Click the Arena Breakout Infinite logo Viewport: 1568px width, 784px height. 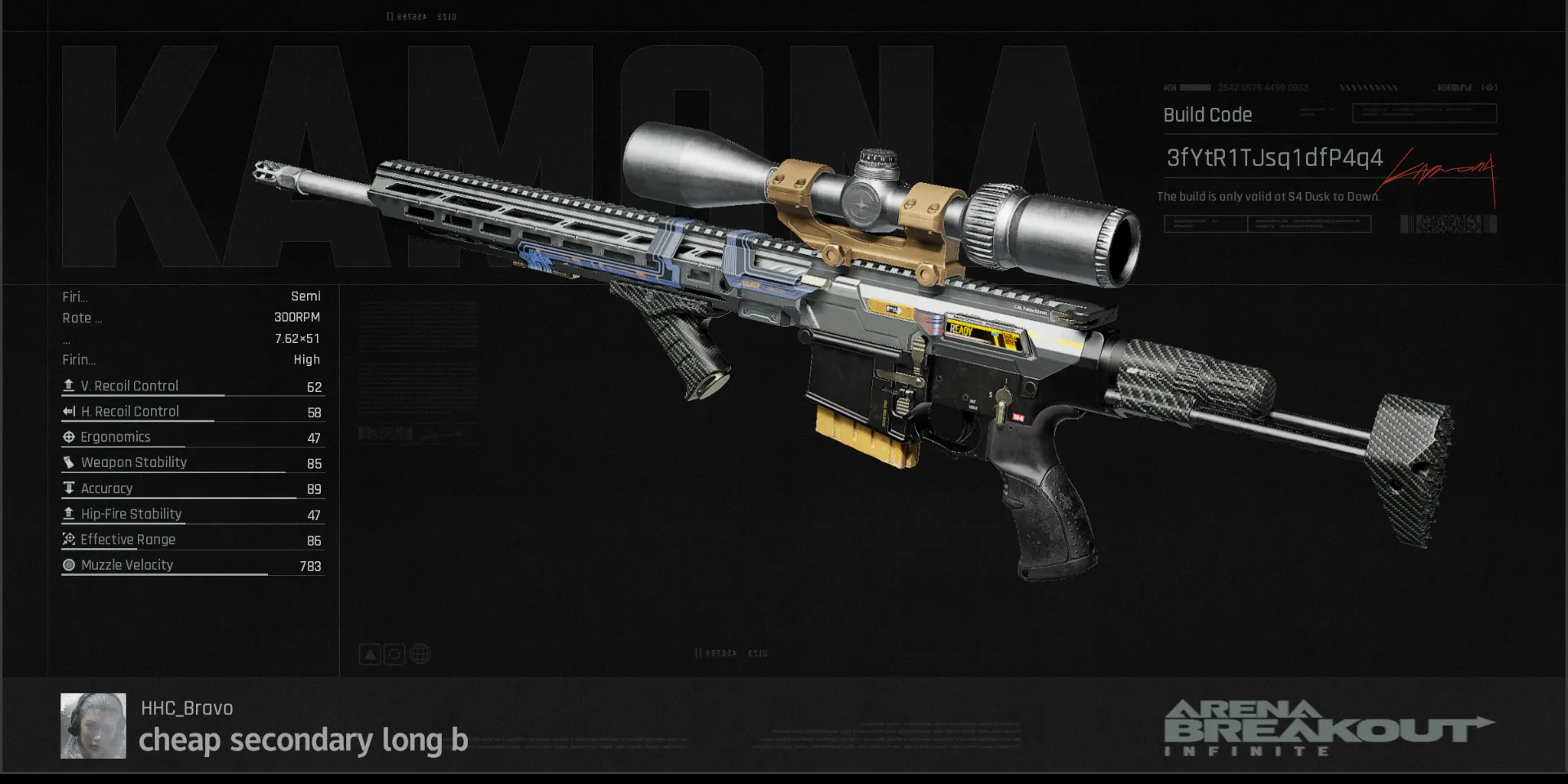click(1327, 728)
